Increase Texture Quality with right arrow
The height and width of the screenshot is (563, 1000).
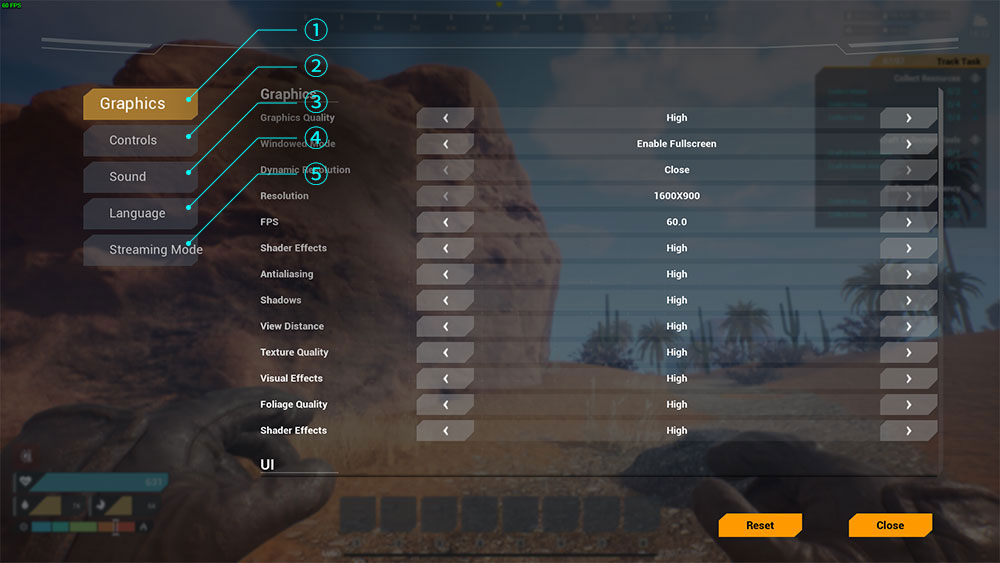tap(908, 352)
